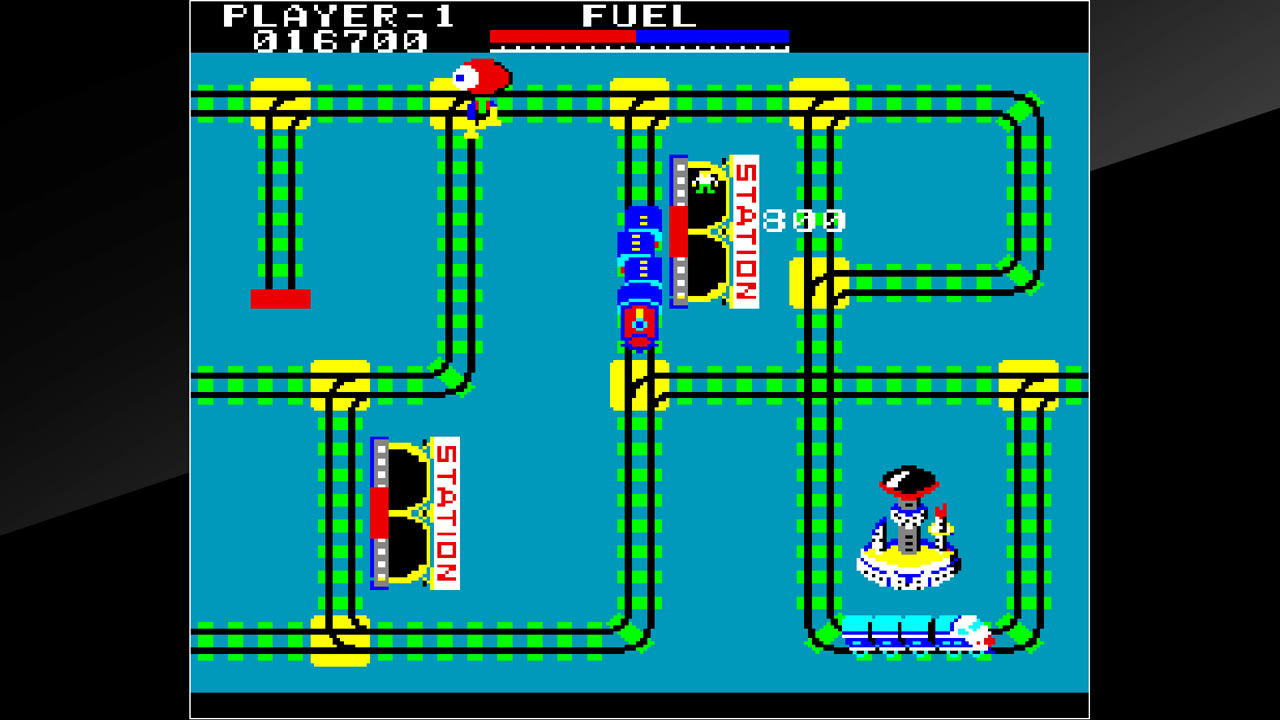Select the red locomotive pulling blue cars
This screenshot has width=1280, height=720.
point(640,320)
